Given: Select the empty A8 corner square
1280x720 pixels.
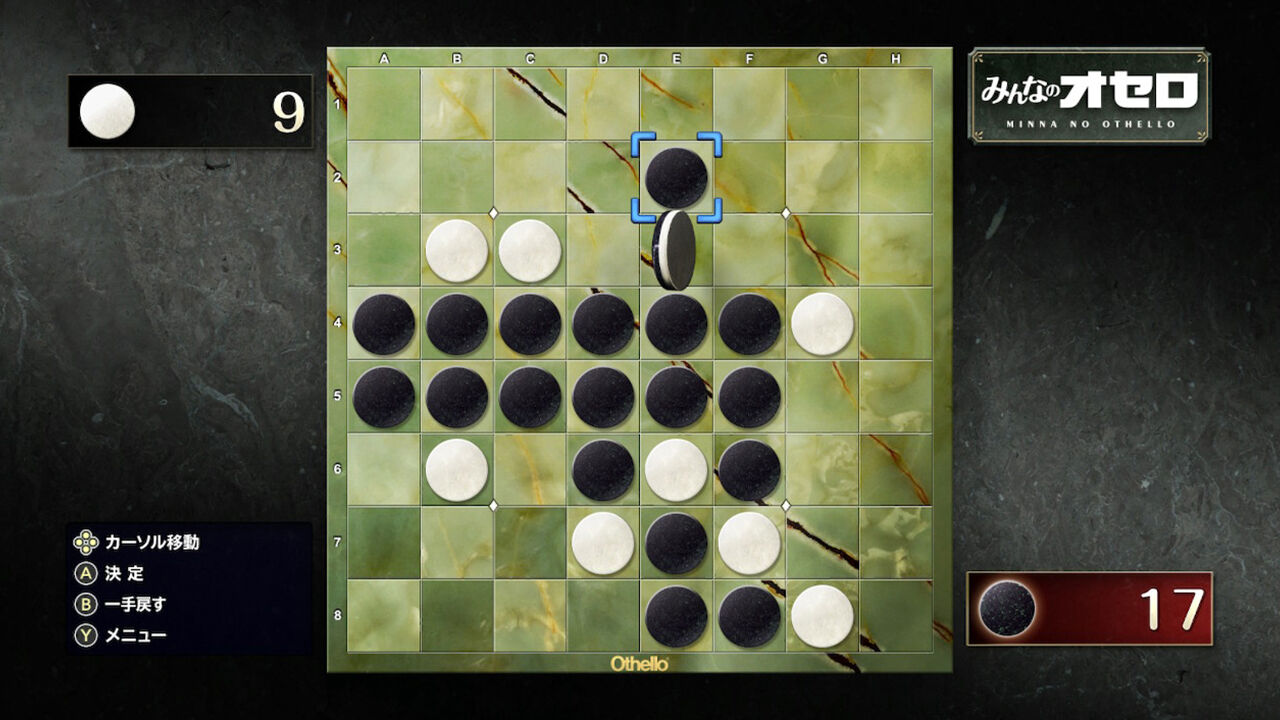Looking at the screenshot, I should point(384,614).
